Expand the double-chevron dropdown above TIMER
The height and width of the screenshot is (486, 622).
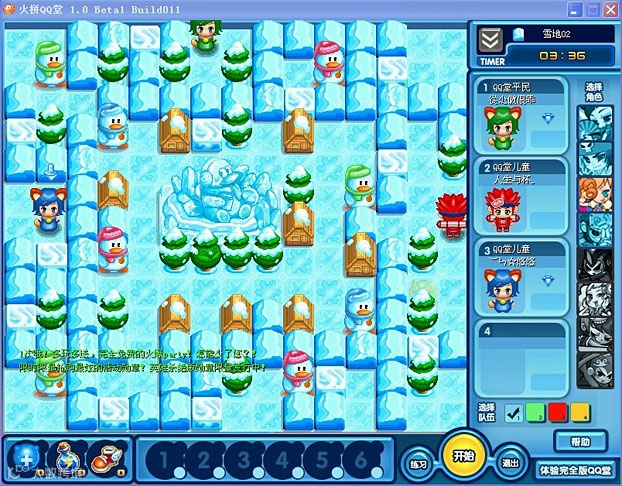(490, 38)
